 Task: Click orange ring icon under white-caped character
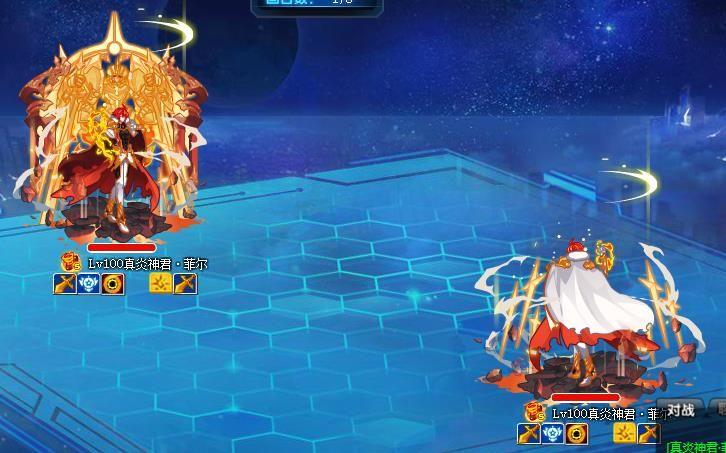576,433
